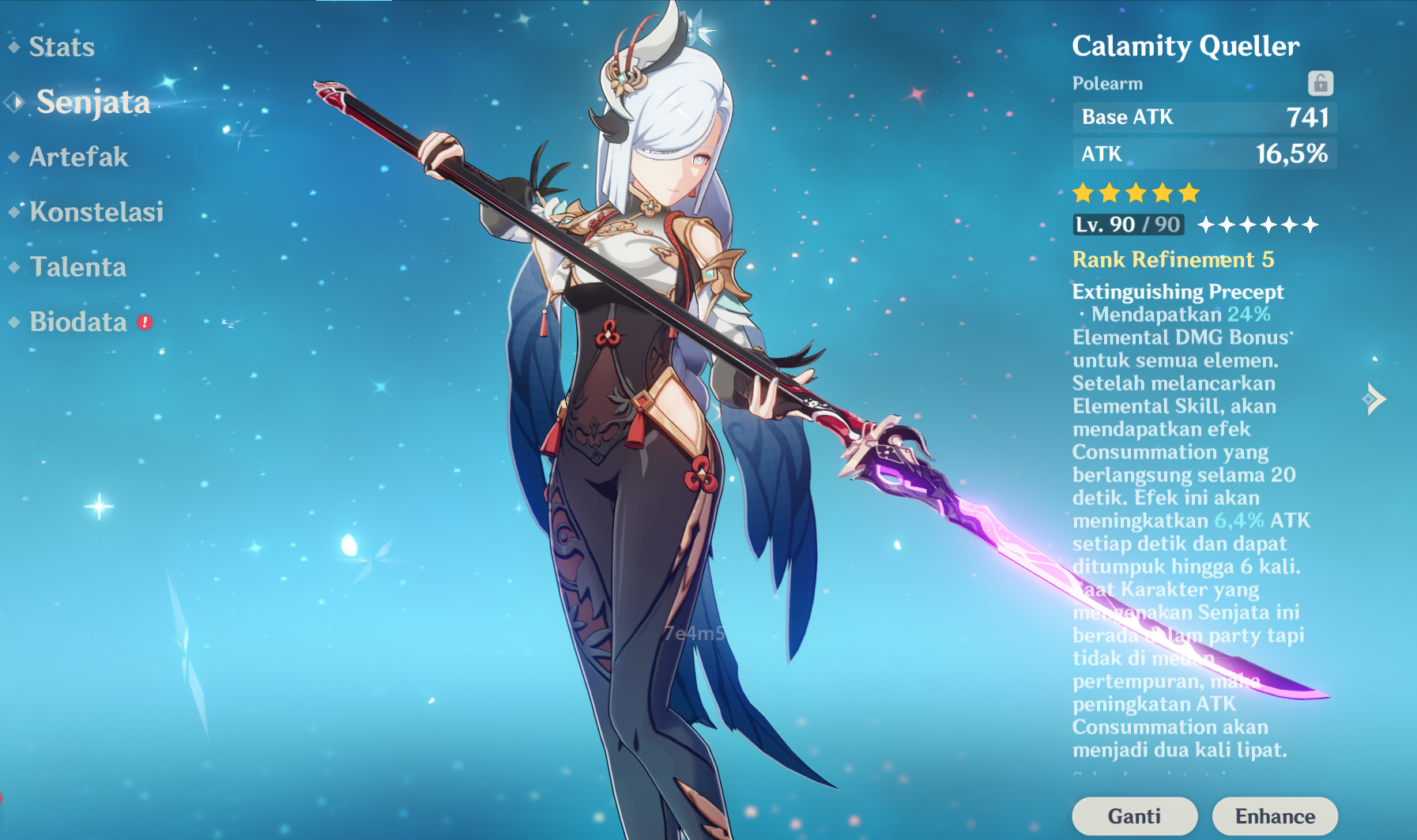Open the Biodata section
This screenshot has width=1417, height=840.
77,321
